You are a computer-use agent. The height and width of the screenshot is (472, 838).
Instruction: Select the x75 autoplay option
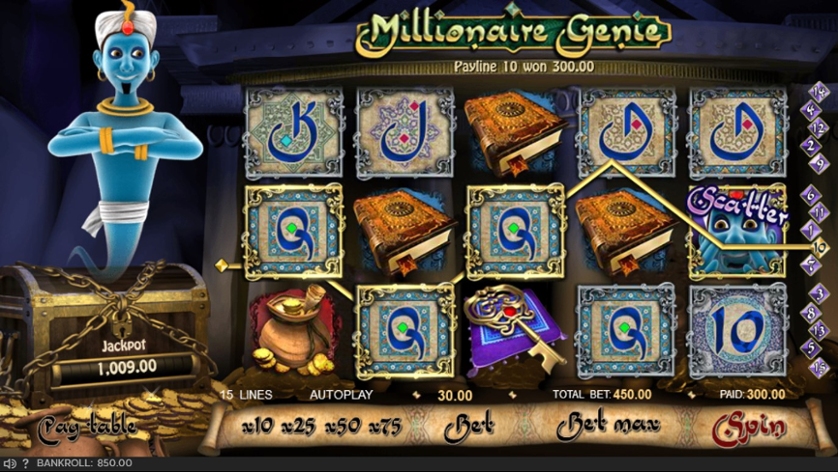[x=384, y=427]
